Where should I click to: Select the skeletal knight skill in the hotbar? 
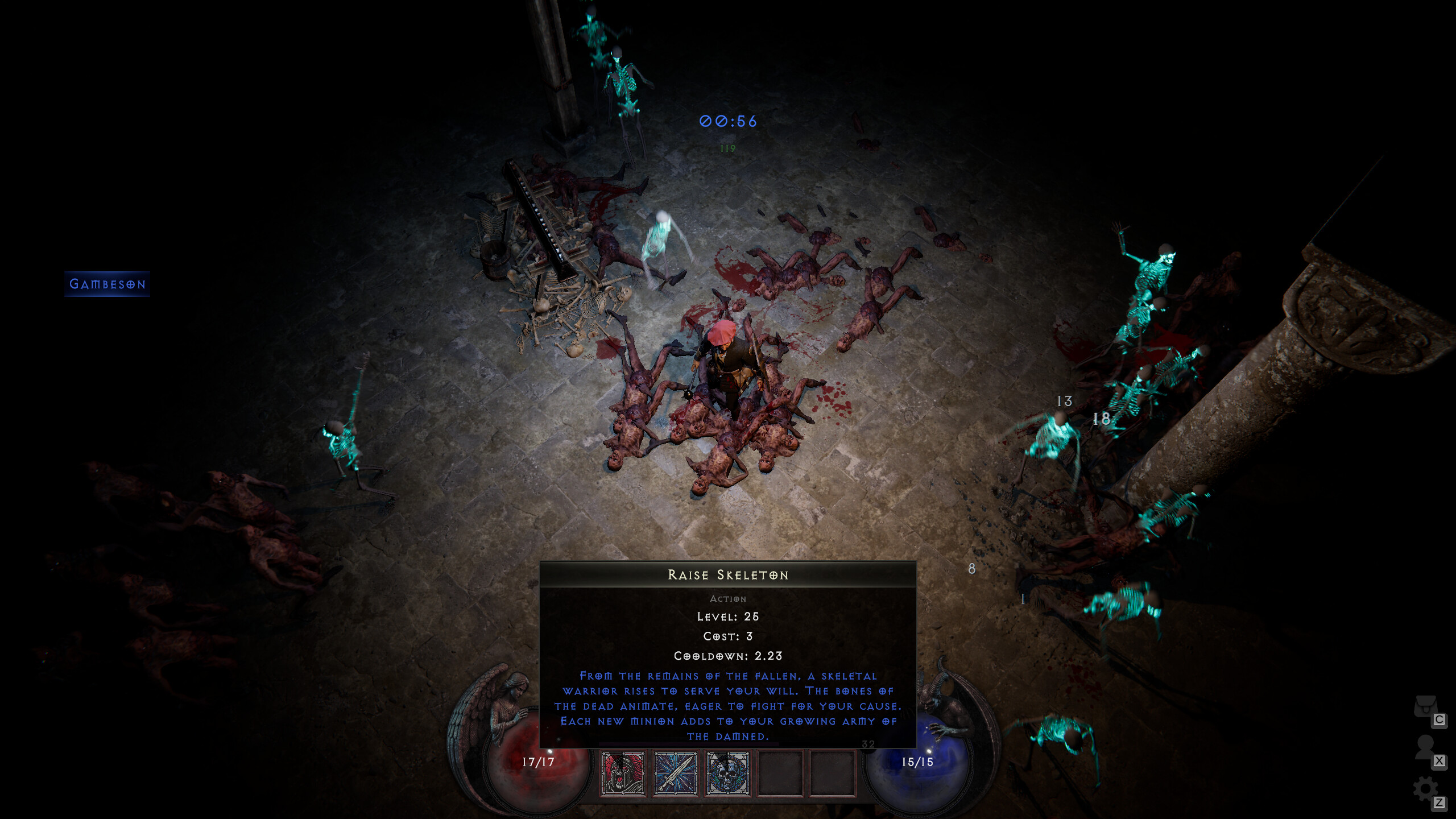(623, 775)
